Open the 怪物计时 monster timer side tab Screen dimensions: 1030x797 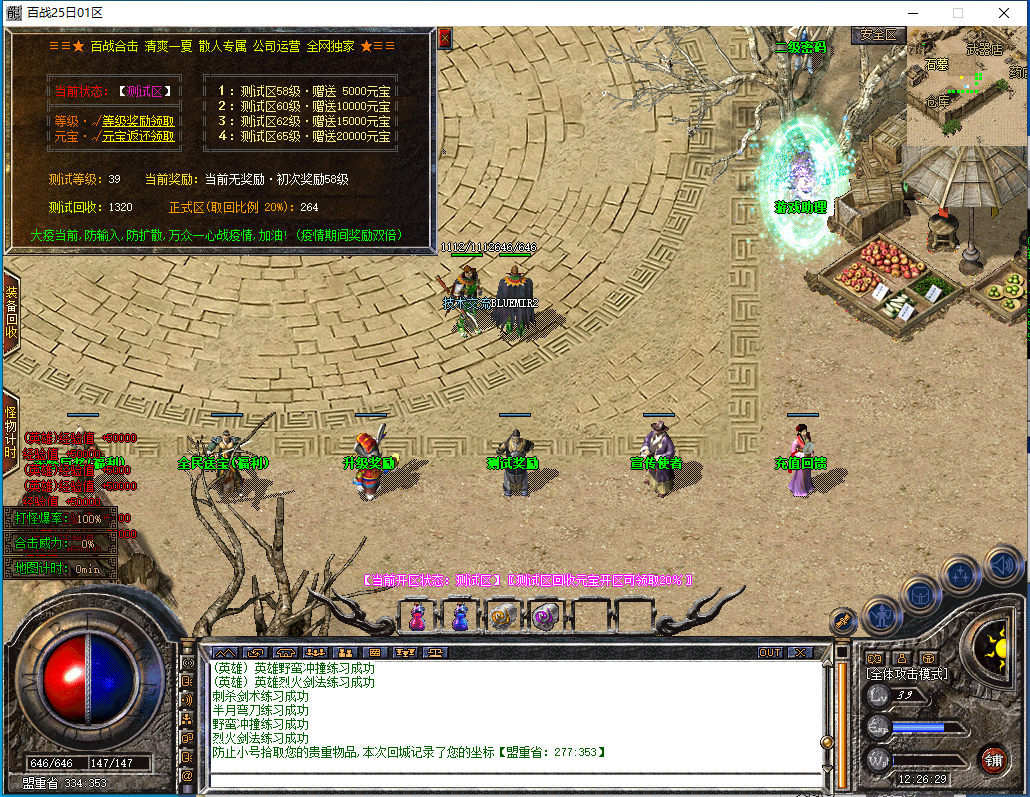click(x=11, y=432)
